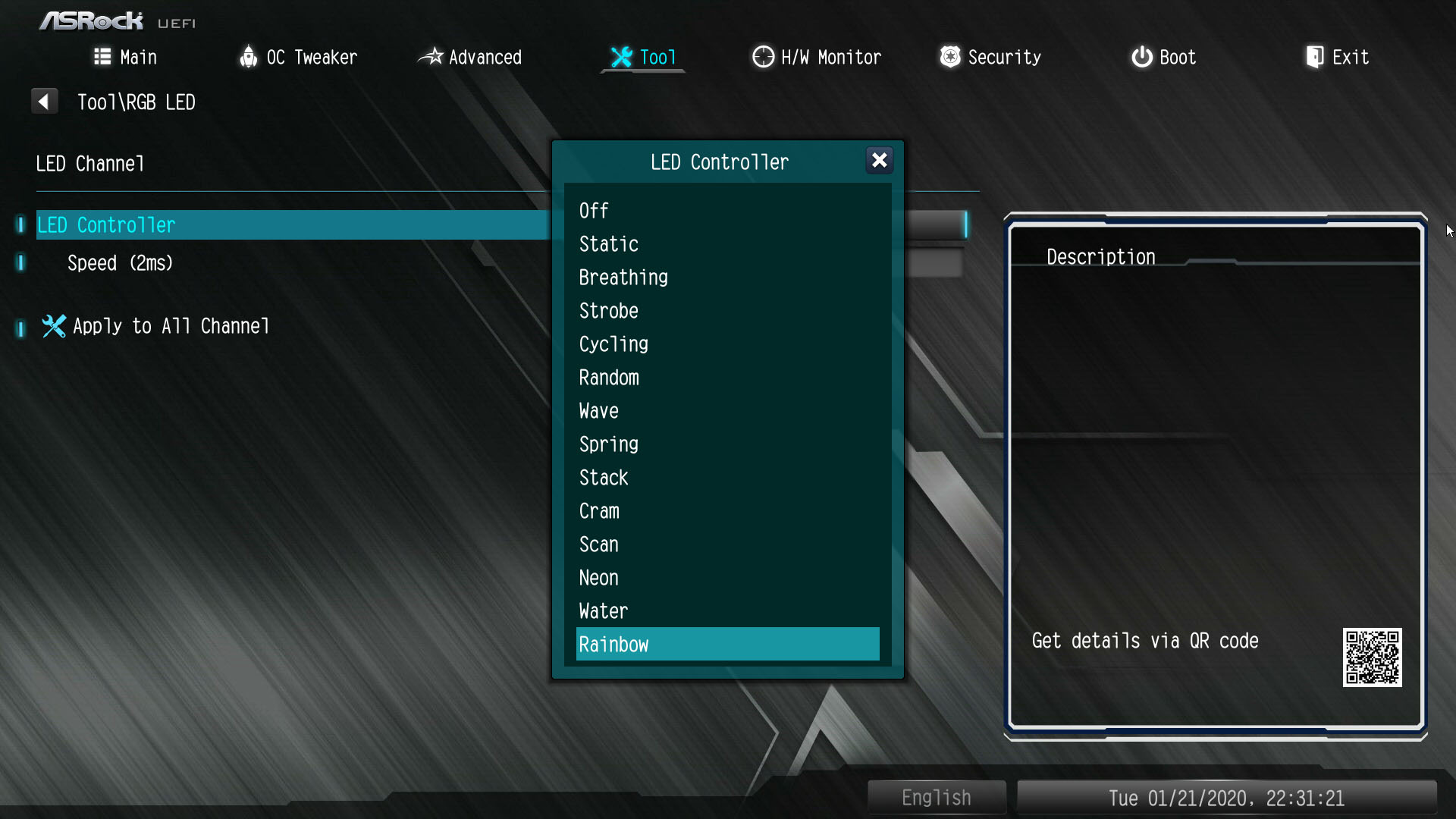Select Random lighting mode
1456x819 pixels.
609,378
